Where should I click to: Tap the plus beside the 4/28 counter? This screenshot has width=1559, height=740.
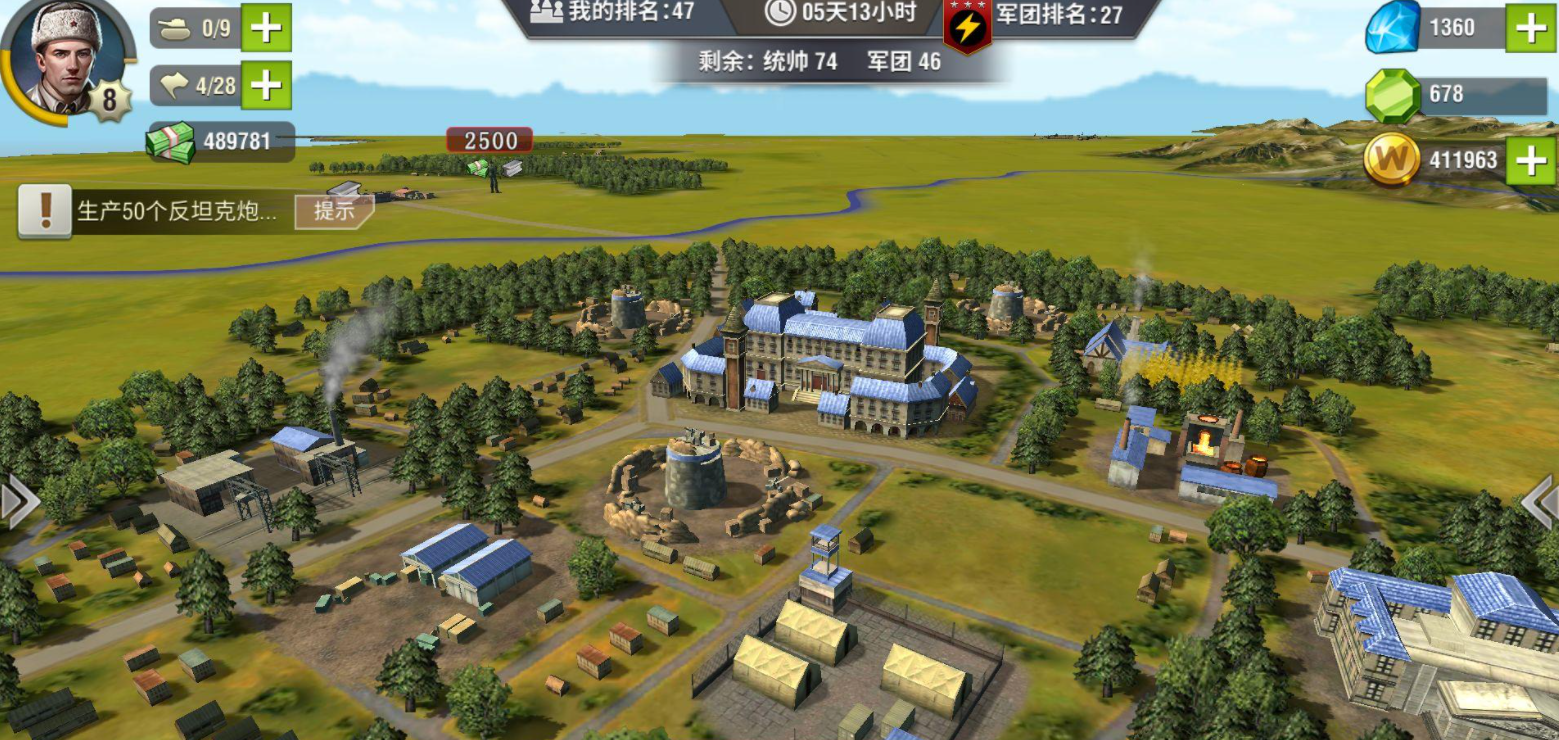[x=266, y=85]
